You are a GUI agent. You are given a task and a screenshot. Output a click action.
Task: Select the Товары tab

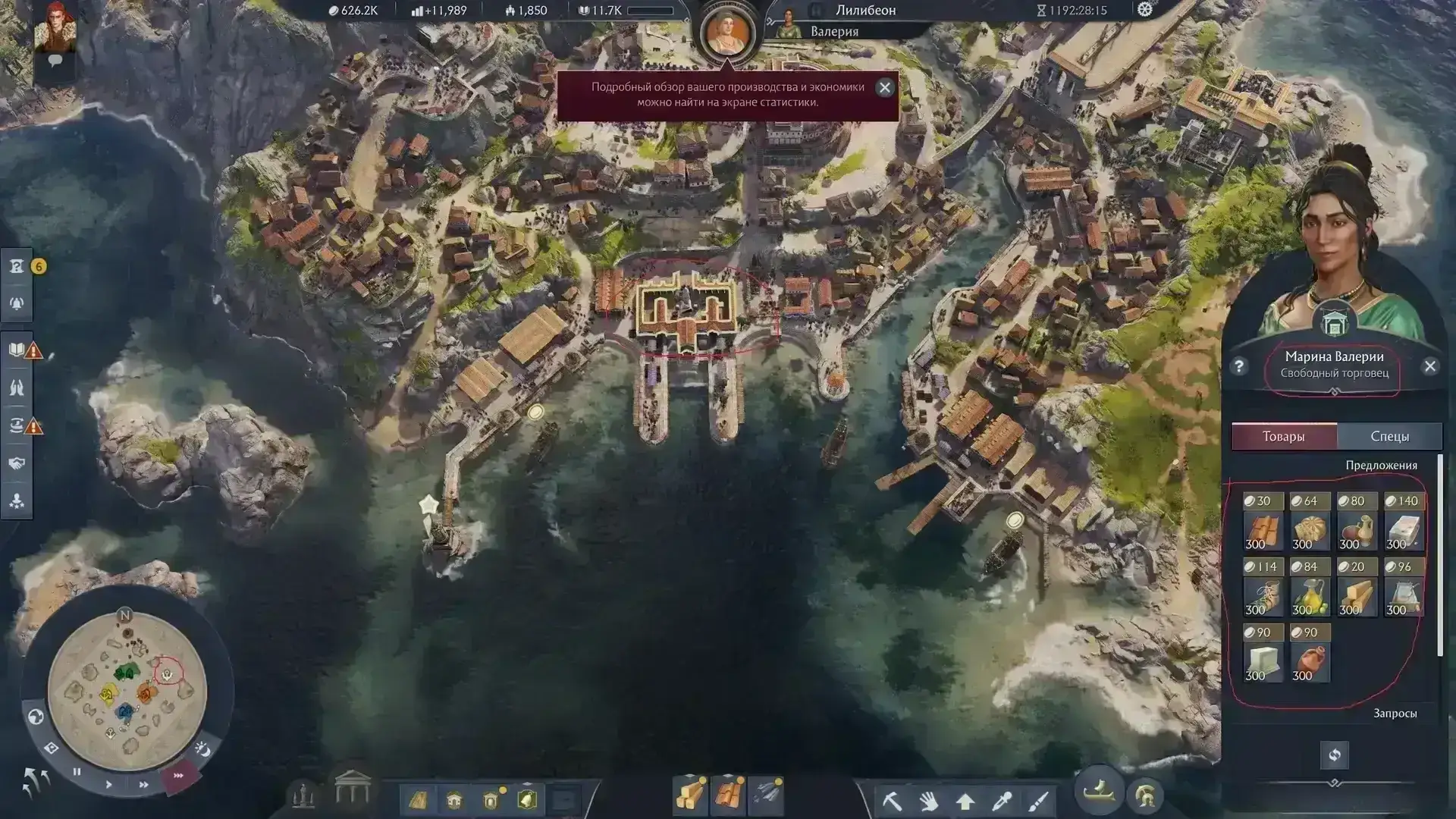point(1283,436)
